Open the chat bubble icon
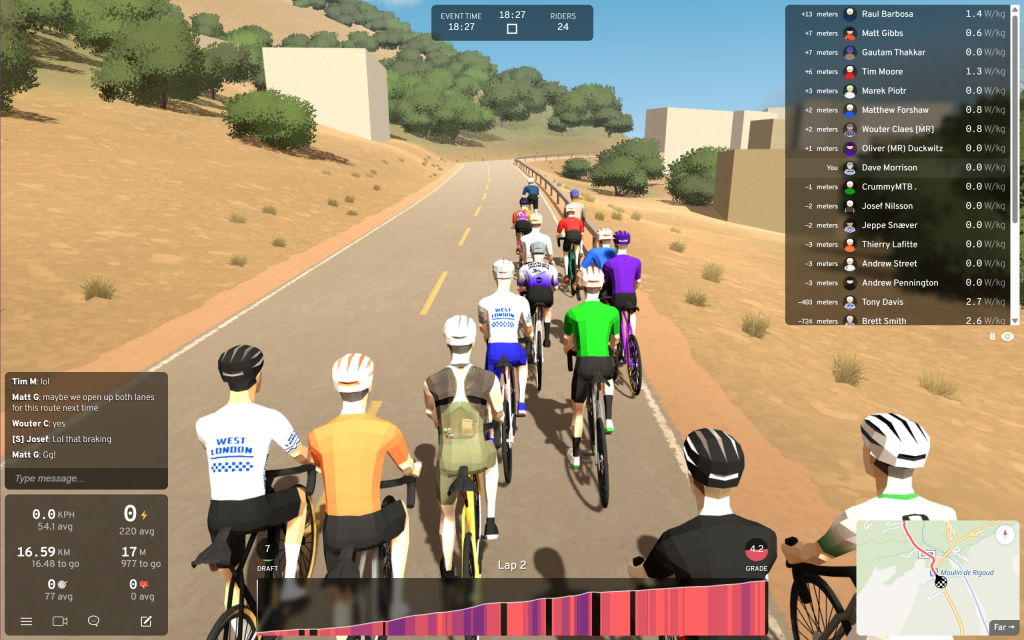This screenshot has width=1024, height=640. 94,621
